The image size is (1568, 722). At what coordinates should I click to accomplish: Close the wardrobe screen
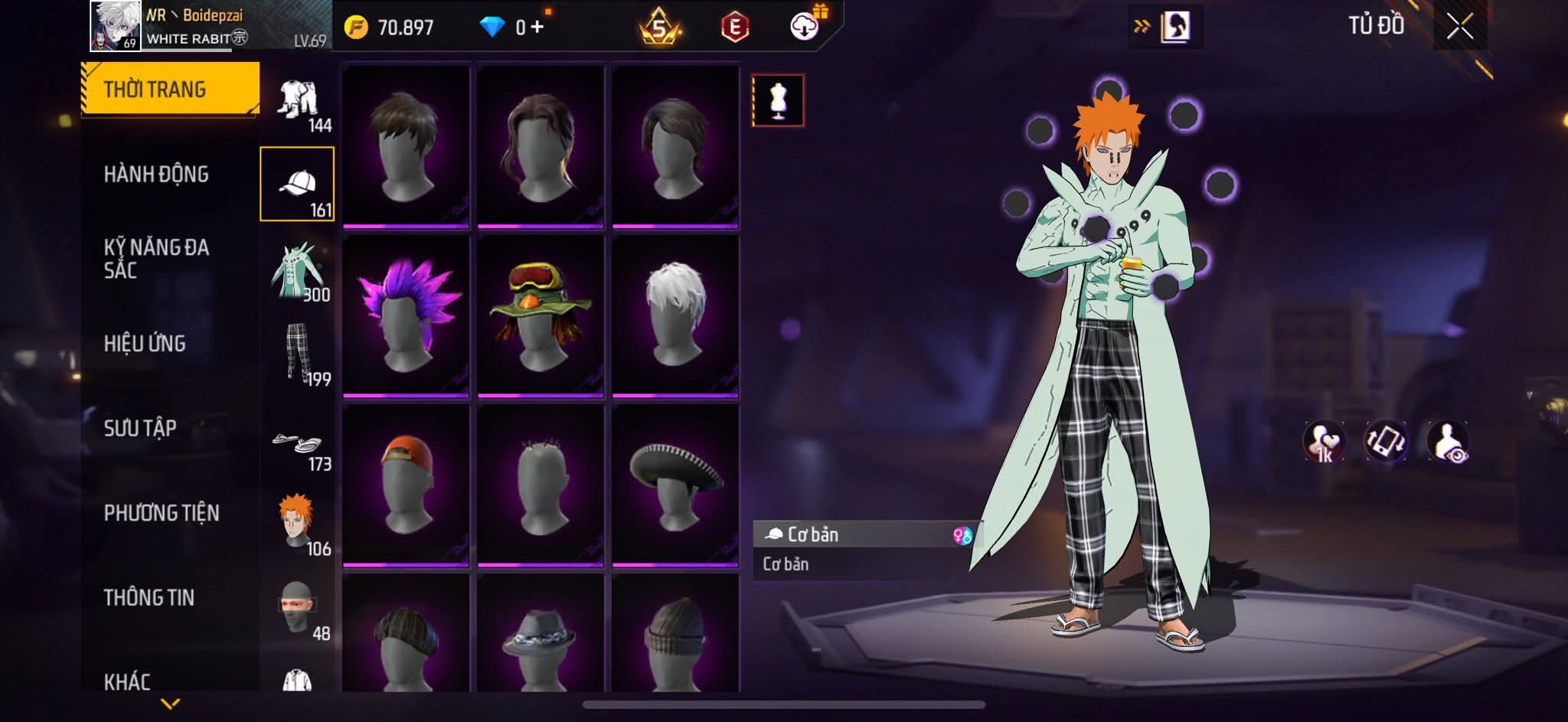tap(1459, 28)
